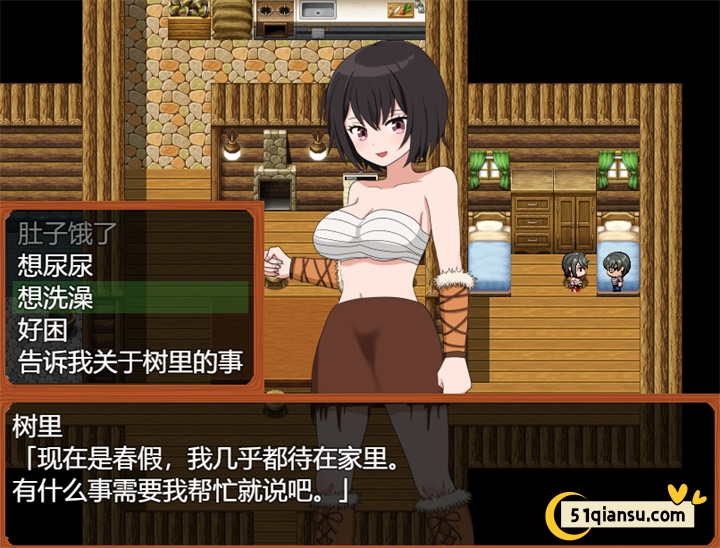Screen dimensions: 720x548
Task: Choose the 好困 reply option
Action: click(41, 329)
